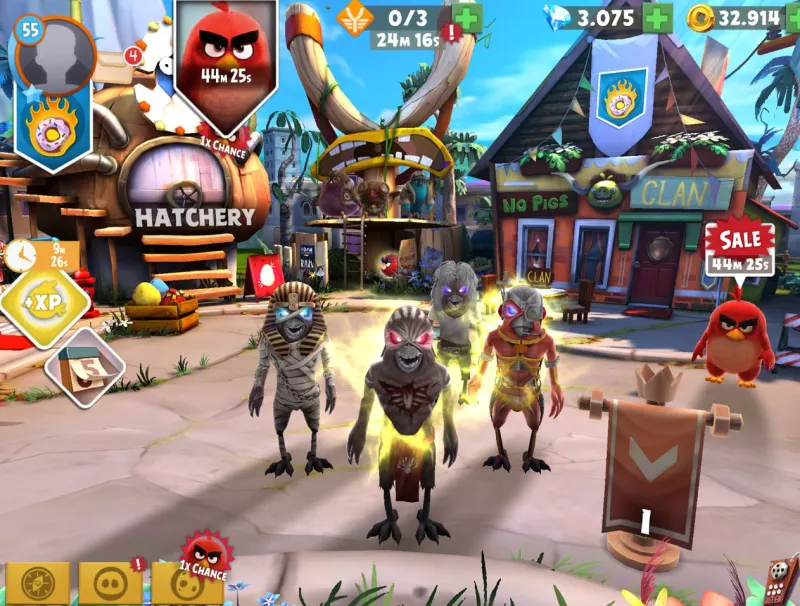Open the daily calendar rewards icon
Screen dimensions: 800x606
pyautogui.click(x=84, y=369)
